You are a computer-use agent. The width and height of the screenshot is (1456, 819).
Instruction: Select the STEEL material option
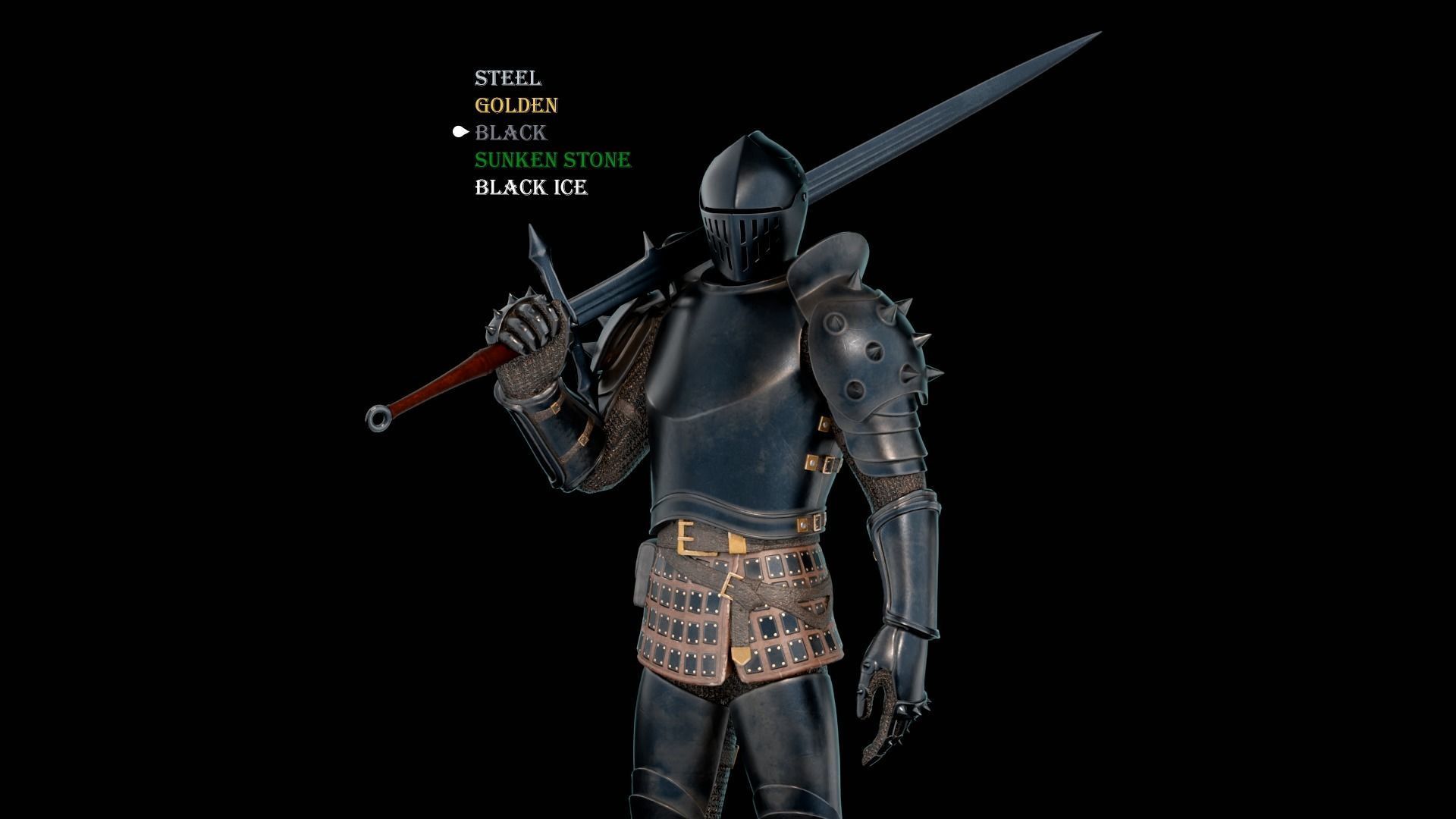[508, 78]
